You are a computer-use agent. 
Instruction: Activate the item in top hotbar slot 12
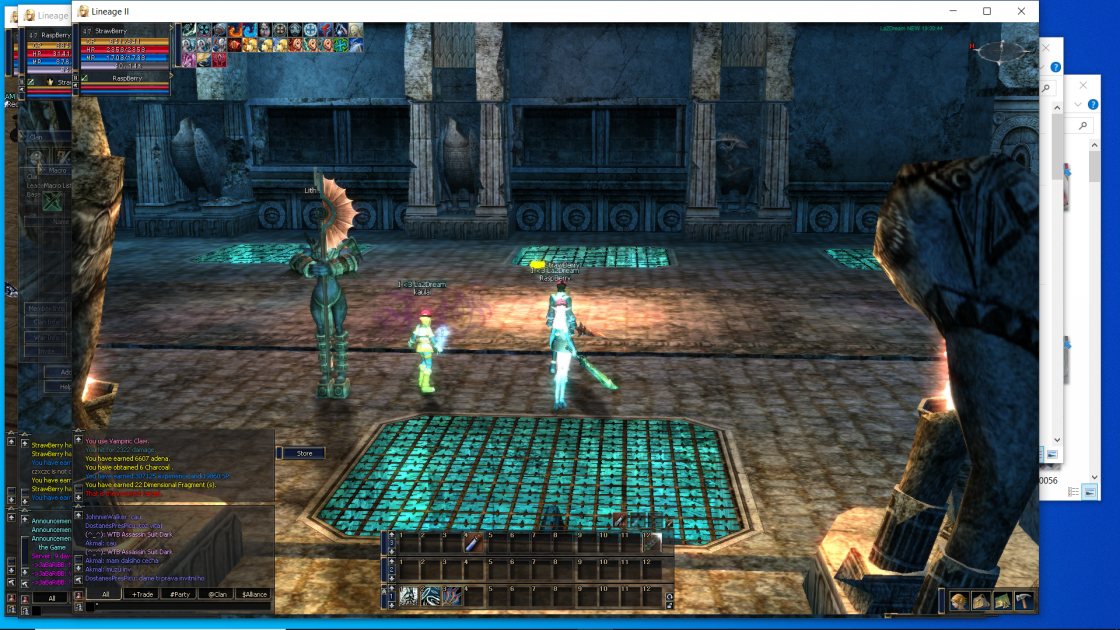(x=651, y=544)
